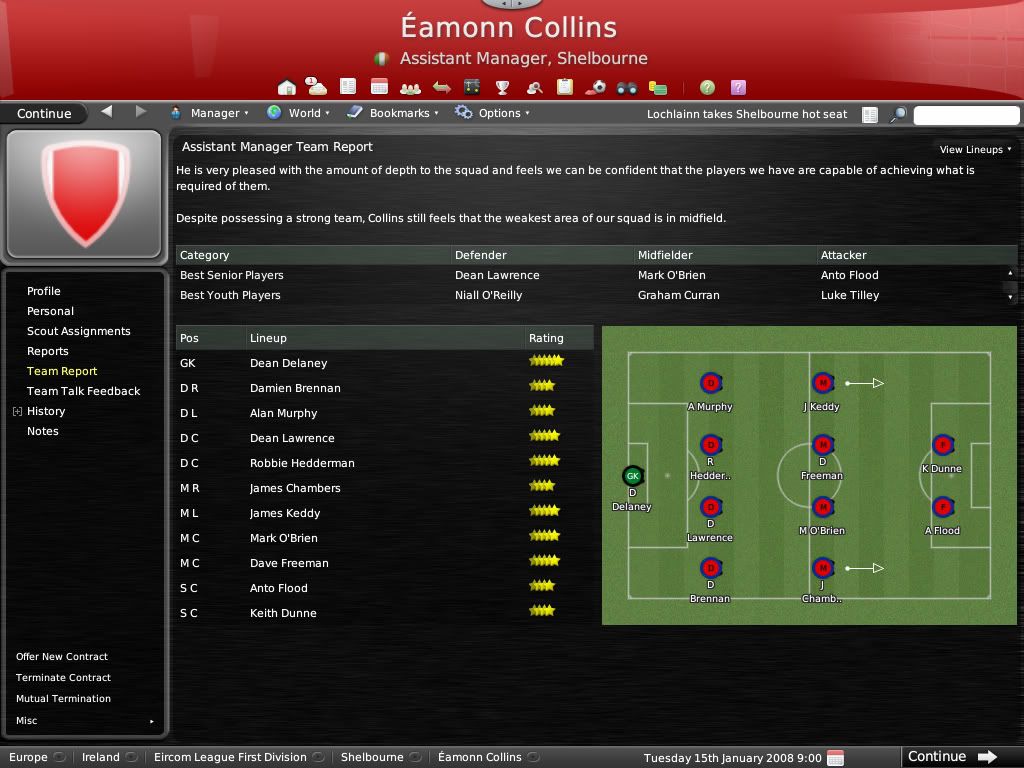Choose Mutual Termination option

(x=63, y=699)
